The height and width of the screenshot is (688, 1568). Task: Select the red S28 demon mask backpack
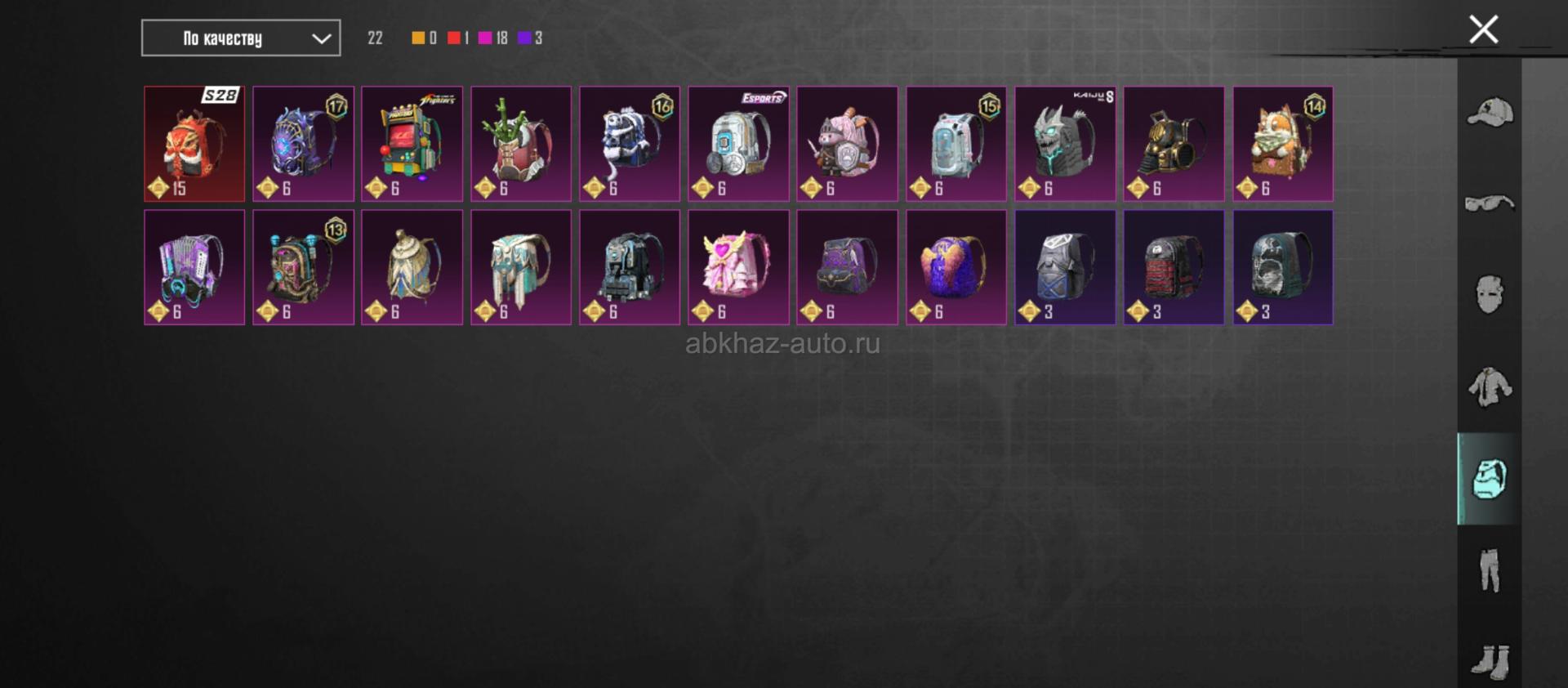194,144
